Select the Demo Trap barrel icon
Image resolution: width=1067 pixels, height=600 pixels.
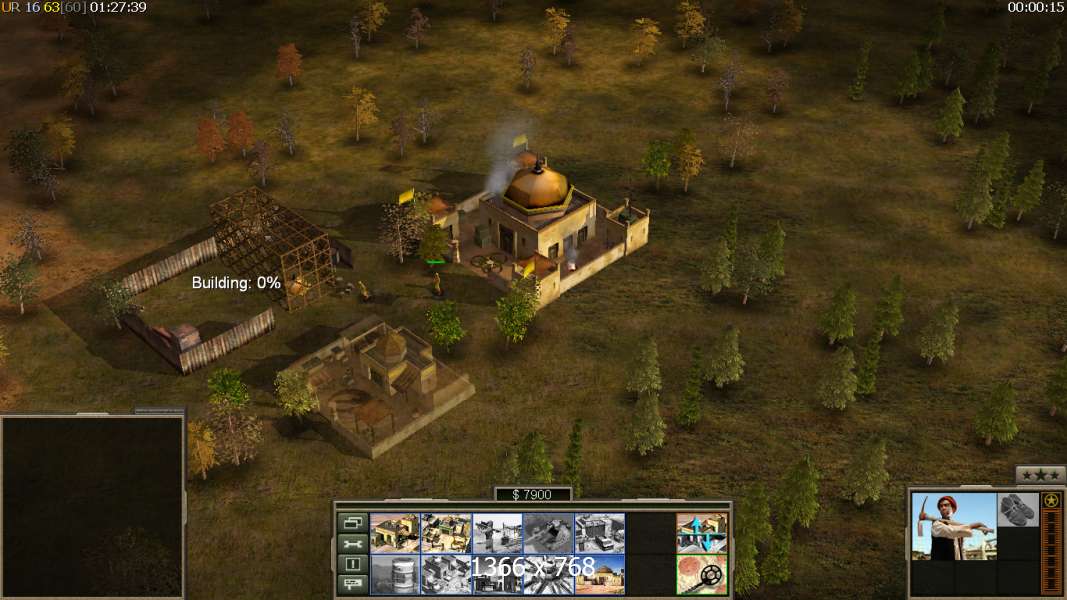pyautogui.click(x=395, y=574)
